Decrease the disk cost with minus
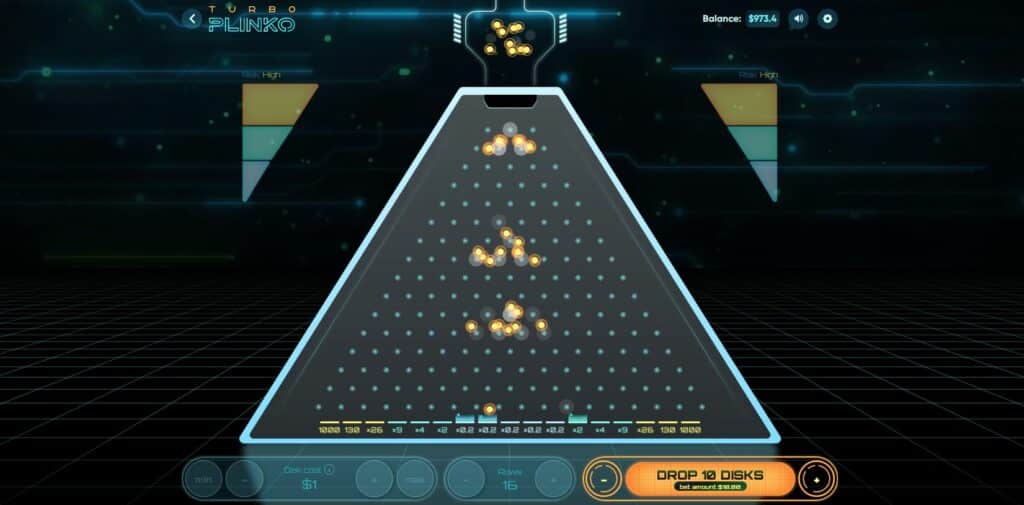The width and height of the screenshot is (1024, 505). coord(245,479)
